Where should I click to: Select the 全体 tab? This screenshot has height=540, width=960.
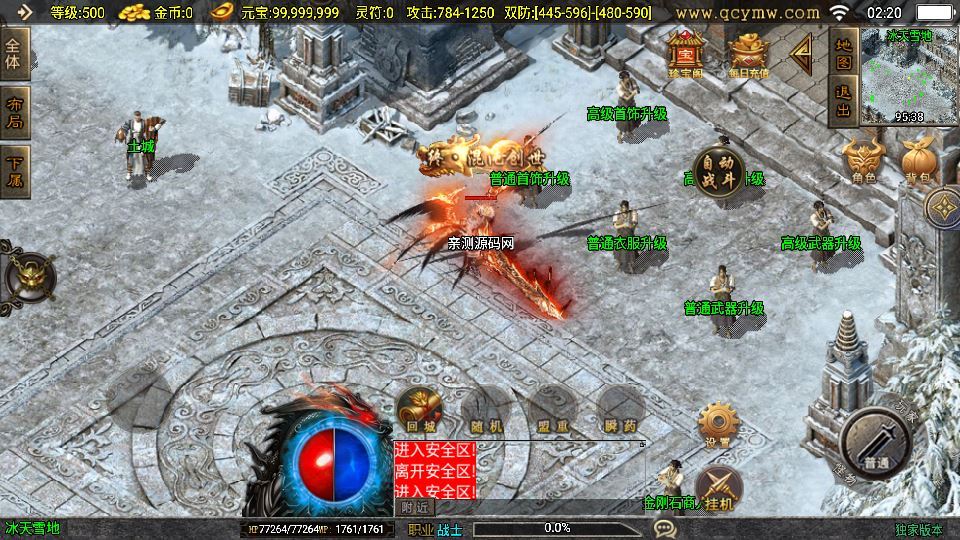point(15,53)
